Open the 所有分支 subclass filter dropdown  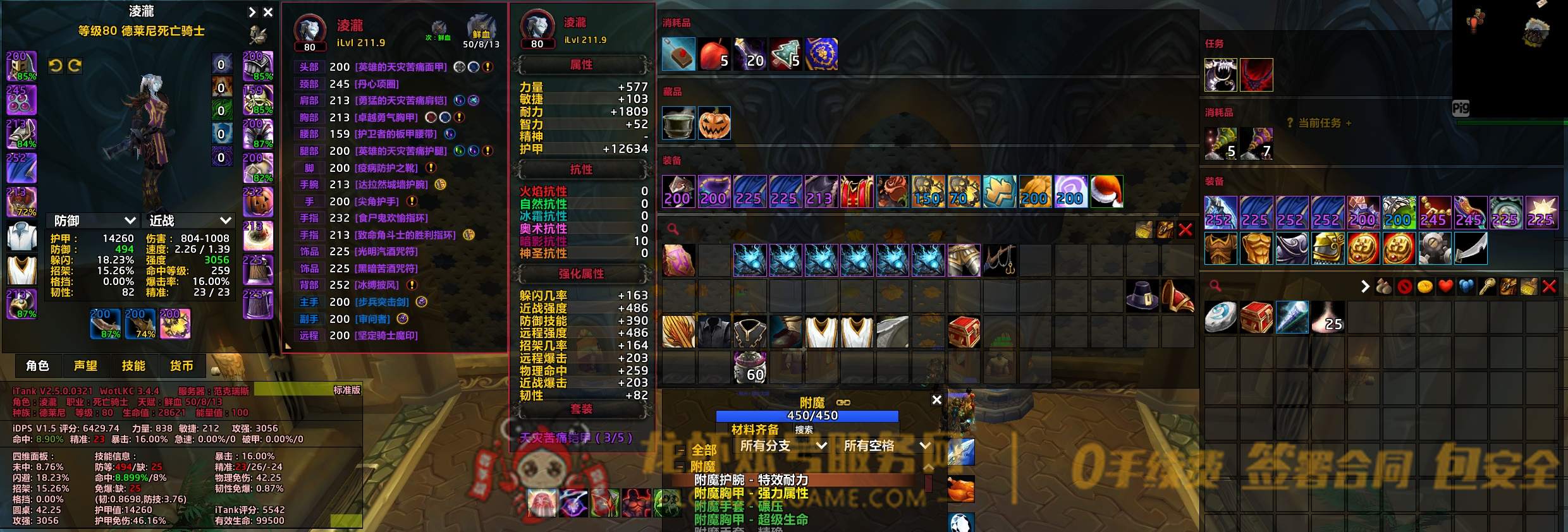782,445
